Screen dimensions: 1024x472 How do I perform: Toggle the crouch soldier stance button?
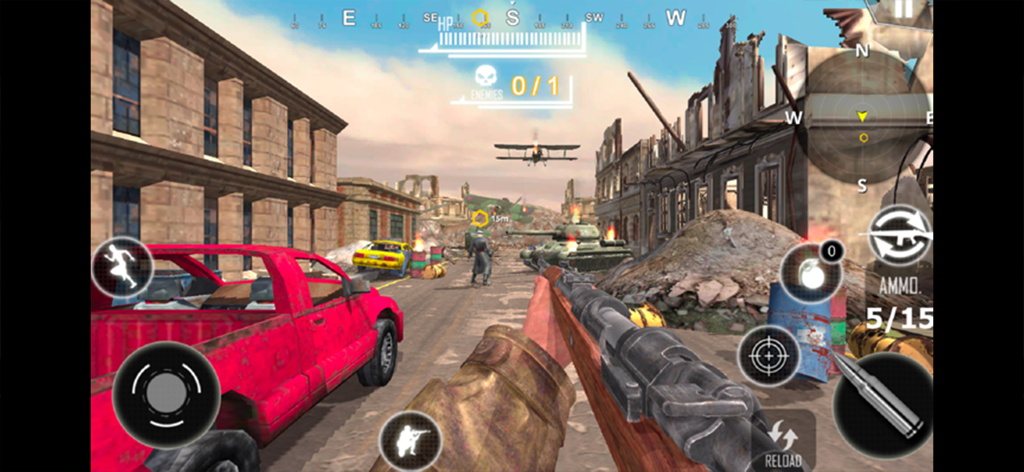pyautogui.click(x=410, y=441)
